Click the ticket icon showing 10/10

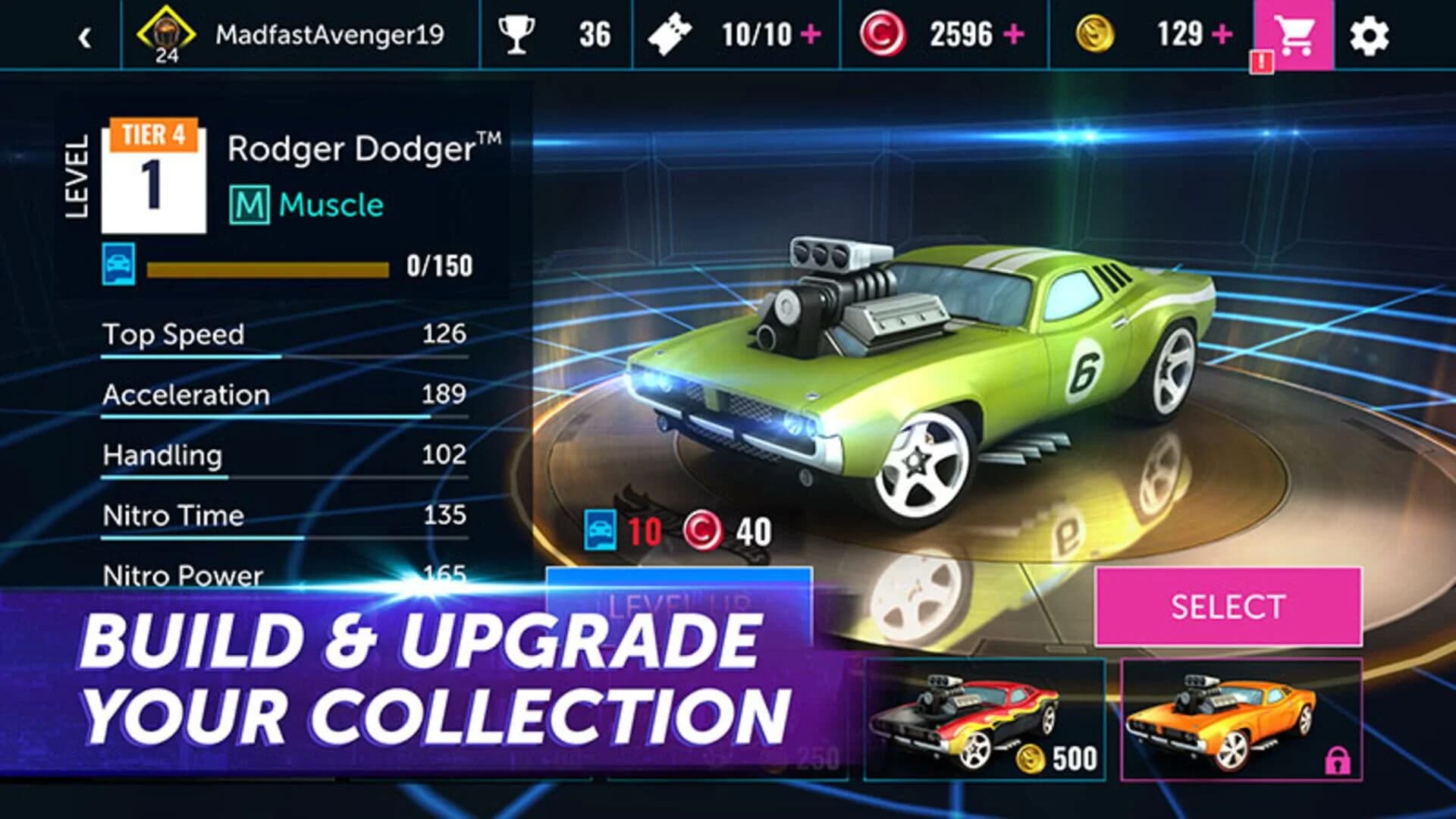point(670,32)
